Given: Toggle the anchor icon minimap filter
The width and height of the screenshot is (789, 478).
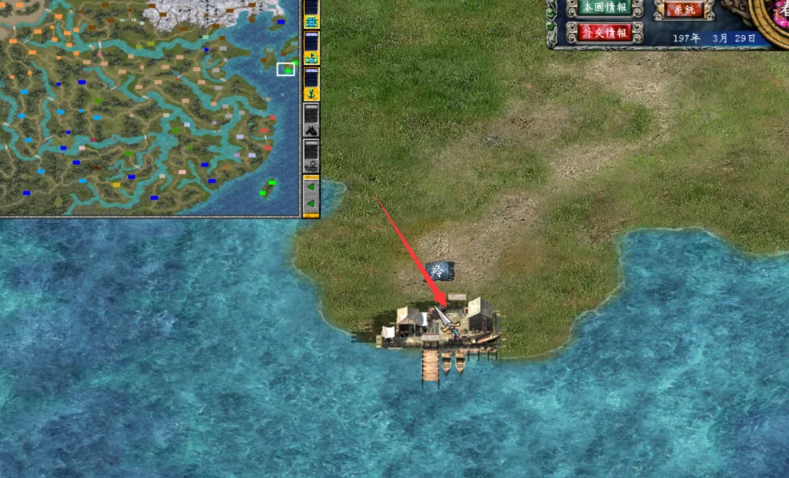Looking at the screenshot, I should (311, 92).
